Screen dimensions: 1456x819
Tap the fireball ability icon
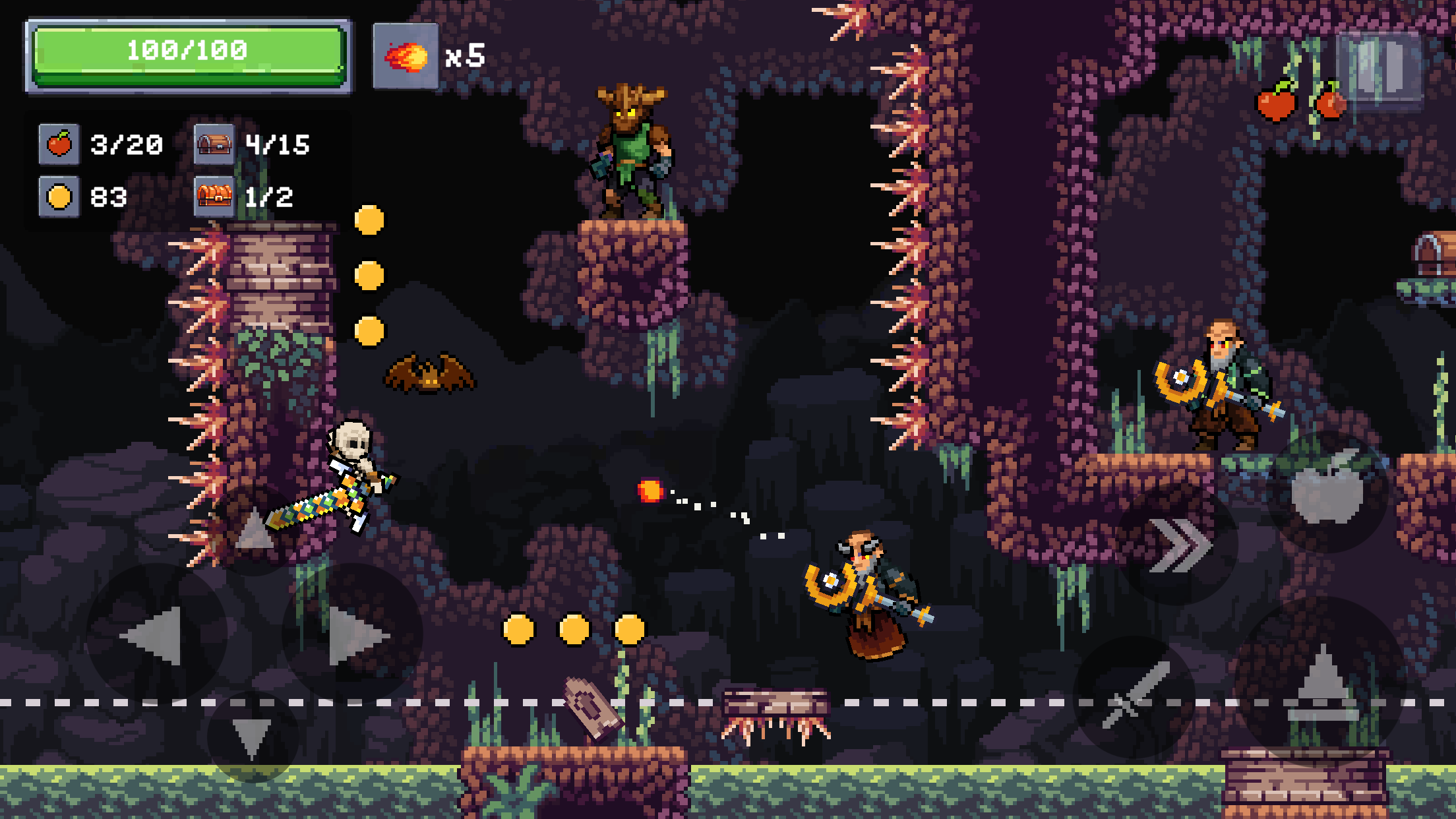tap(406, 56)
